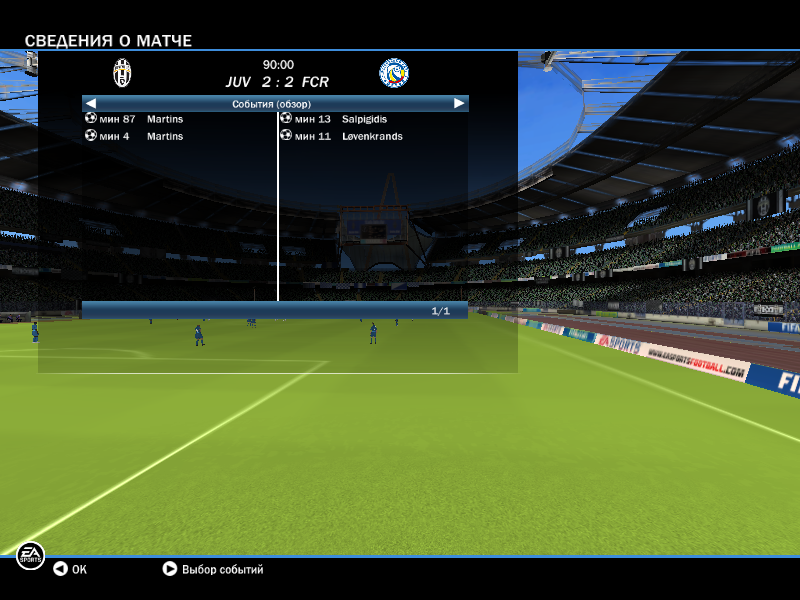Confirm with the OK button
Screen dimensions: 800x600
tap(70, 570)
